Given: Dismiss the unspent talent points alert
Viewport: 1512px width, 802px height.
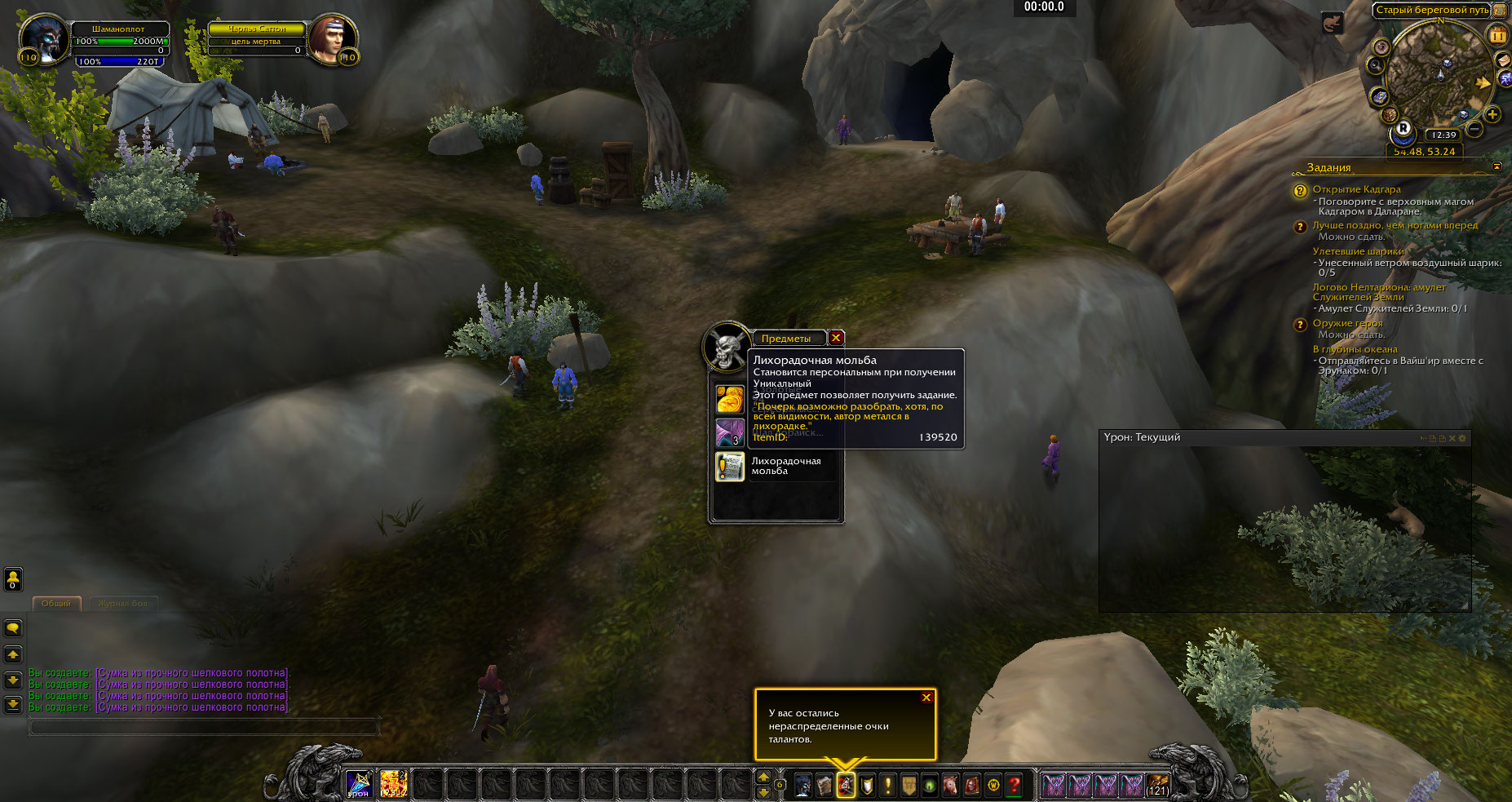Looking at the screenshot, I should click(926, 698).
